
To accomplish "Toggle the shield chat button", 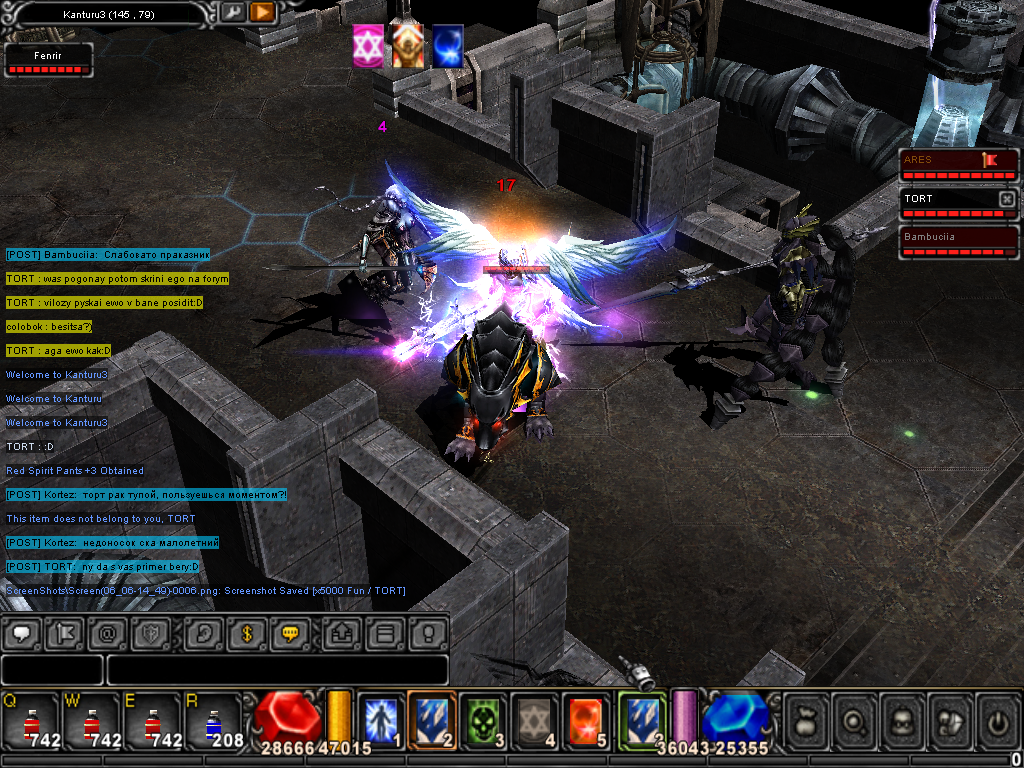I will click(x=151, y=633).
